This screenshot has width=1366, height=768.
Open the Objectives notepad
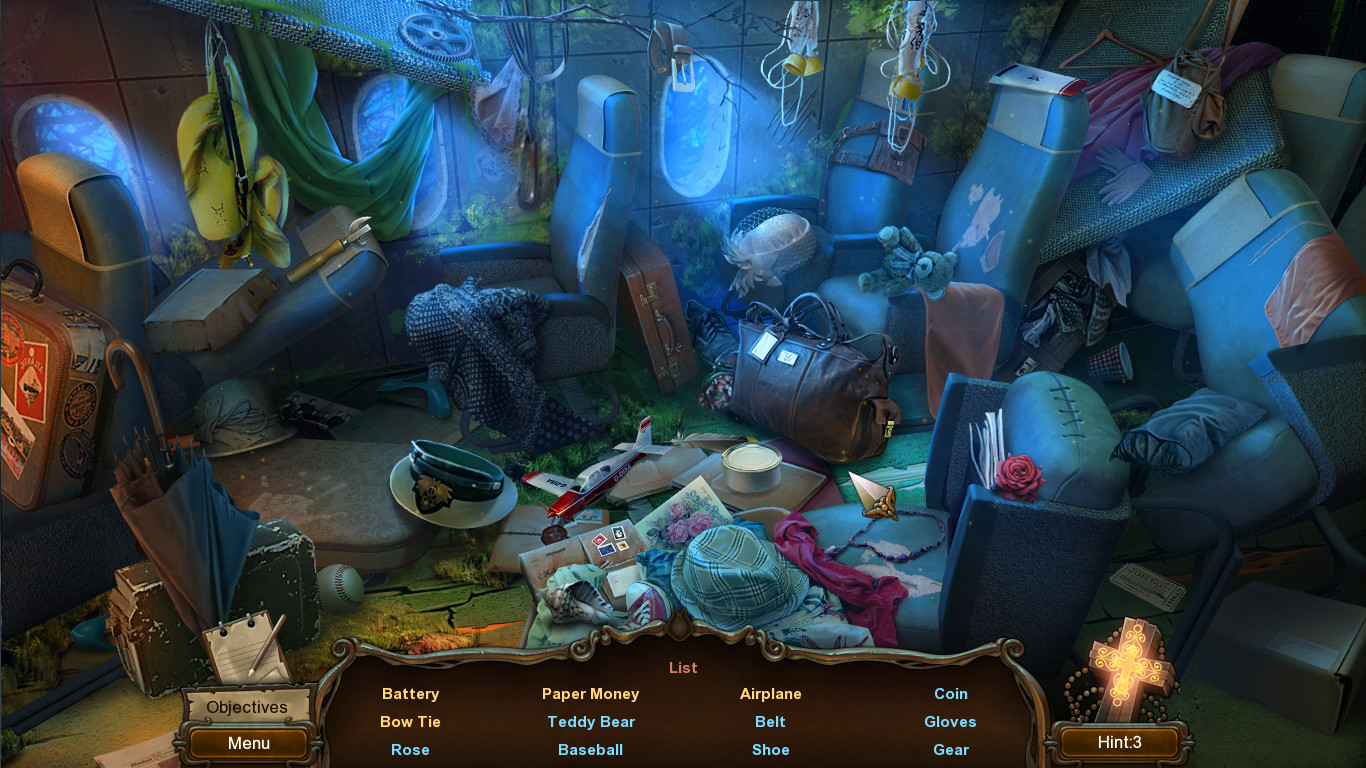pyautogui.click(x=246, y=707)
